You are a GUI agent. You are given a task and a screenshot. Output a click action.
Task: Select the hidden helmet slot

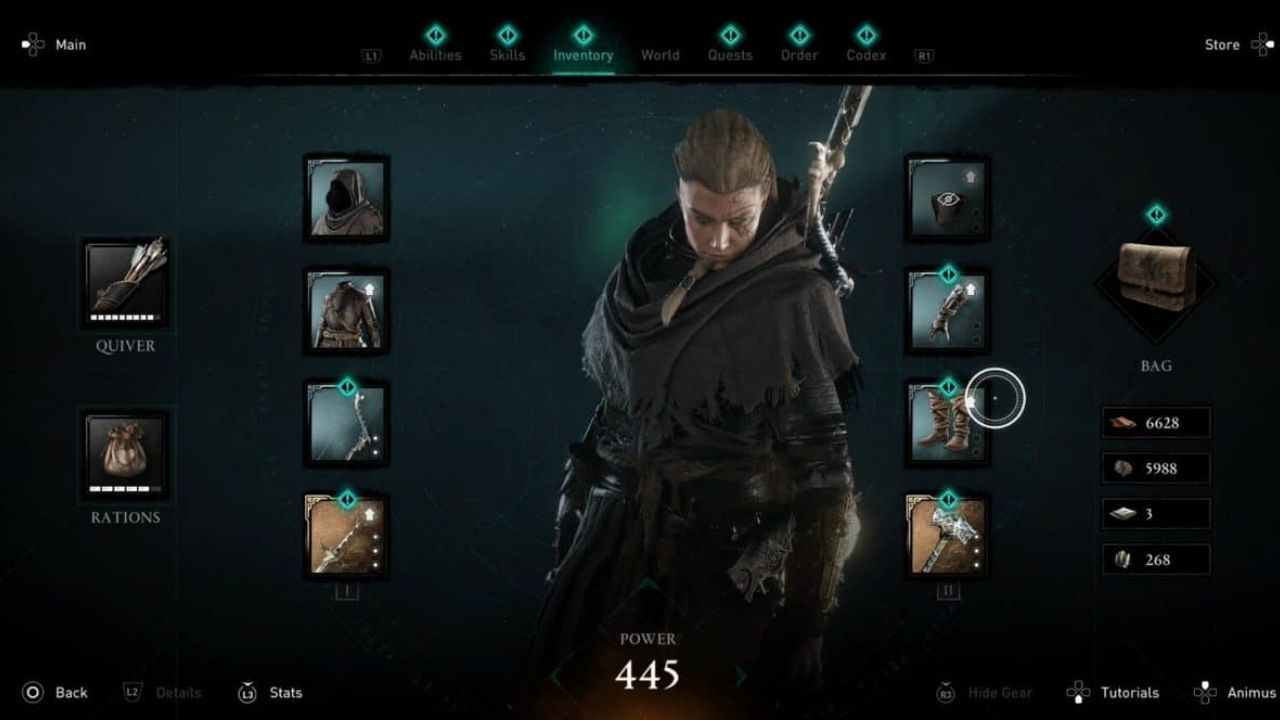(947, 198)
